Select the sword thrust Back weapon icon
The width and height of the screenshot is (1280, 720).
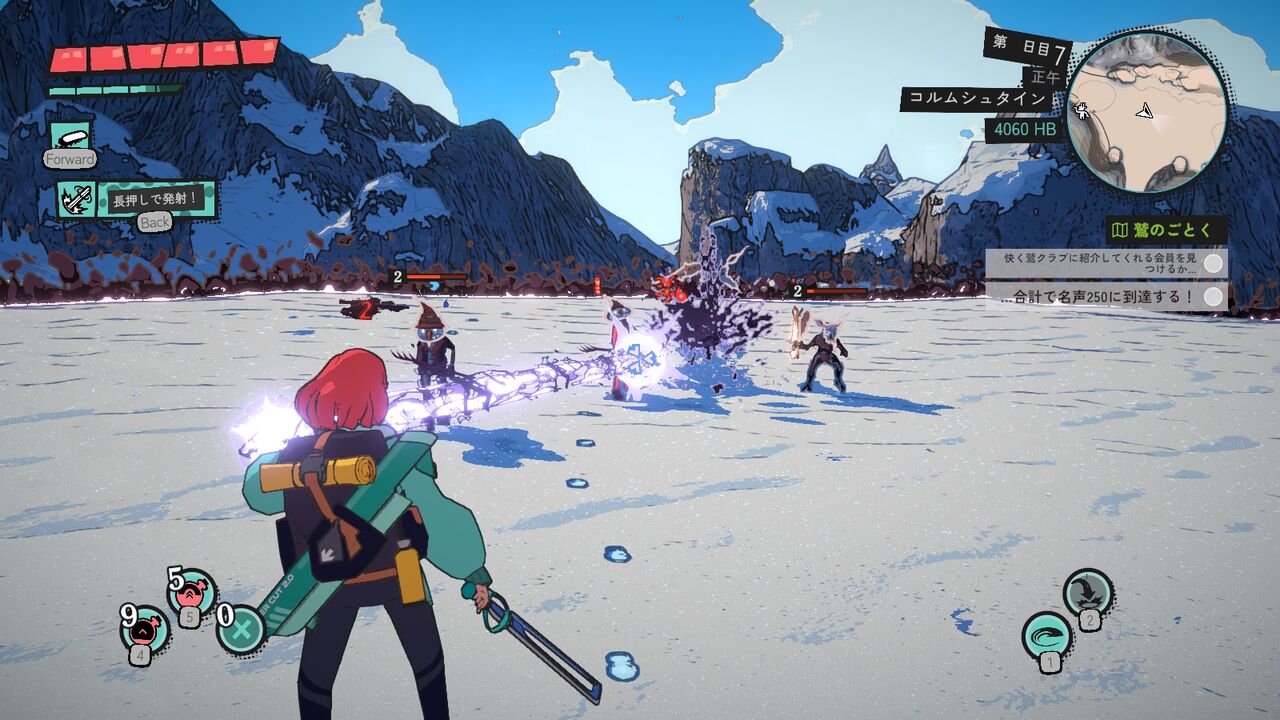(x=77, y=199)
